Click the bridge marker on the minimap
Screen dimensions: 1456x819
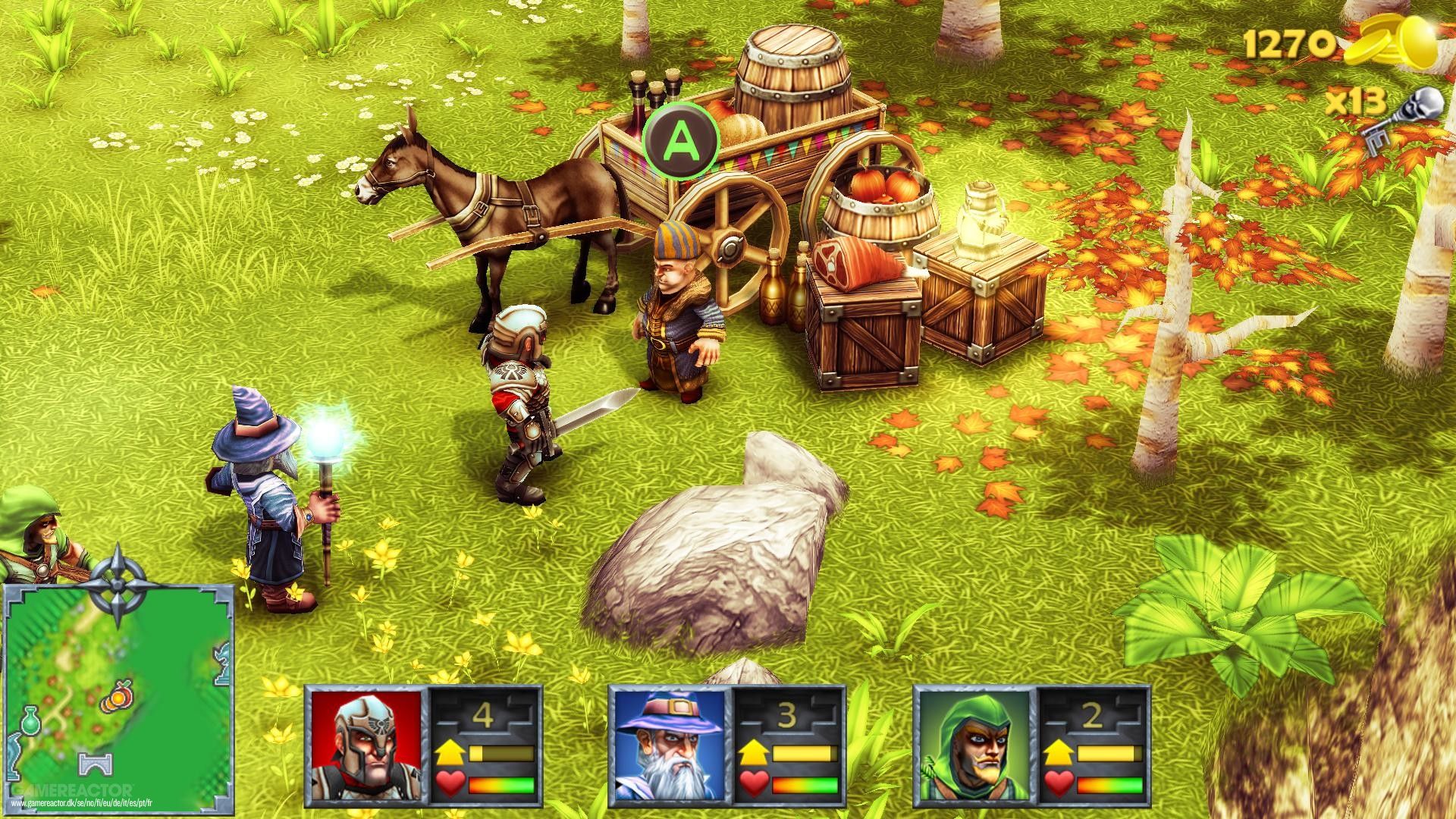pos(96,766)
